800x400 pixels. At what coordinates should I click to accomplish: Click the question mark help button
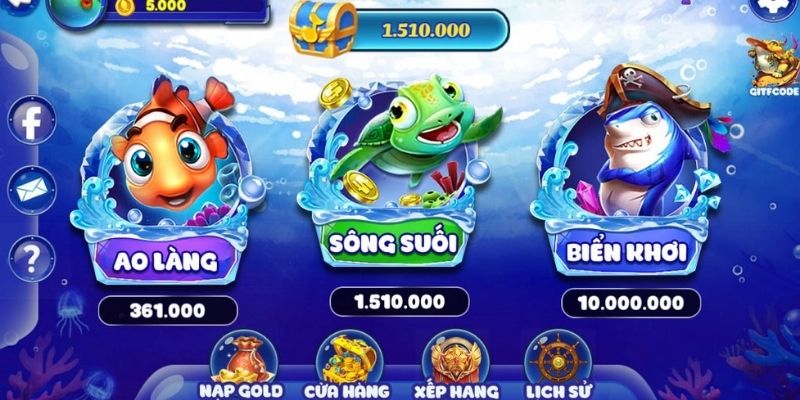(32, 258)
